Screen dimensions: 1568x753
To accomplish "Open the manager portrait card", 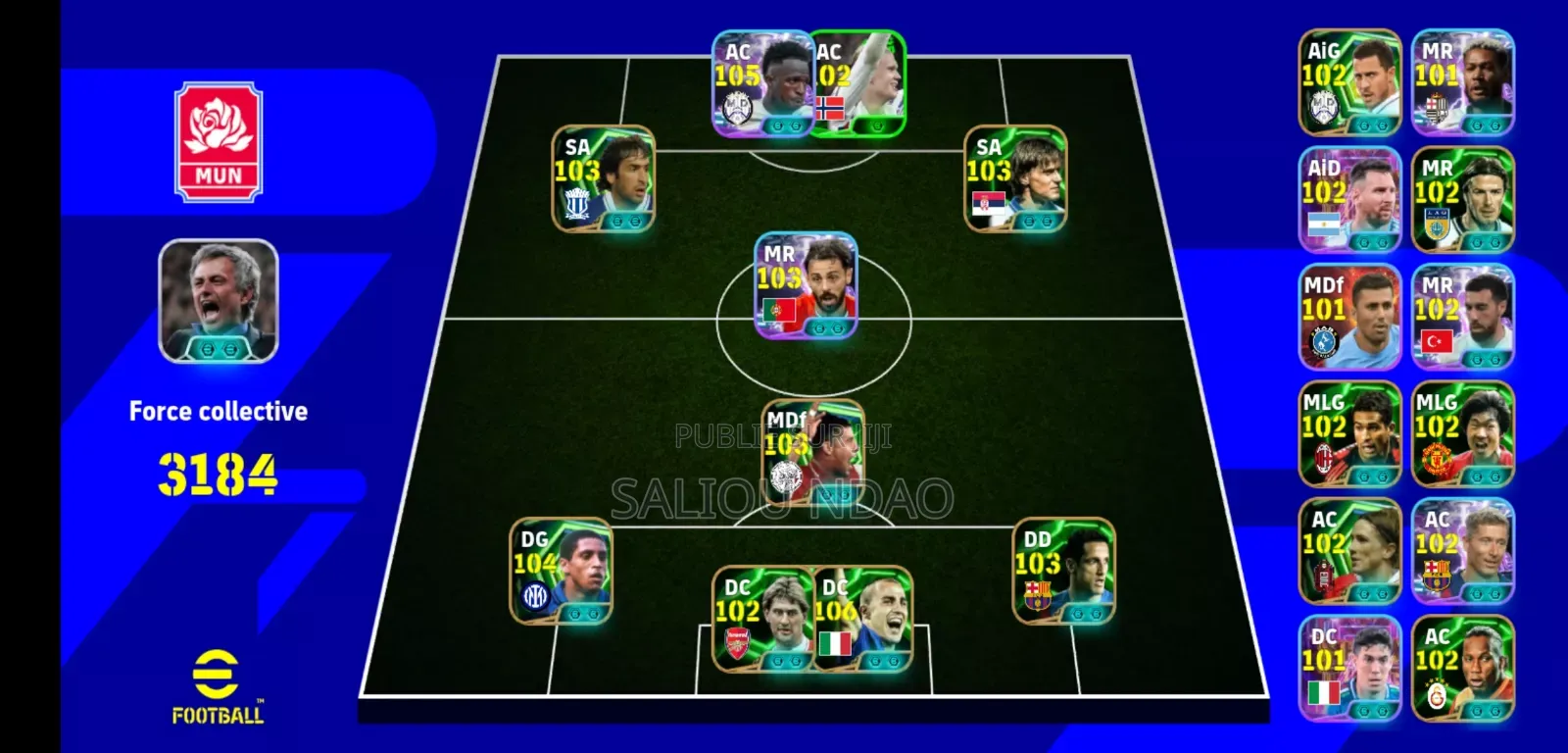I will 219,301.
